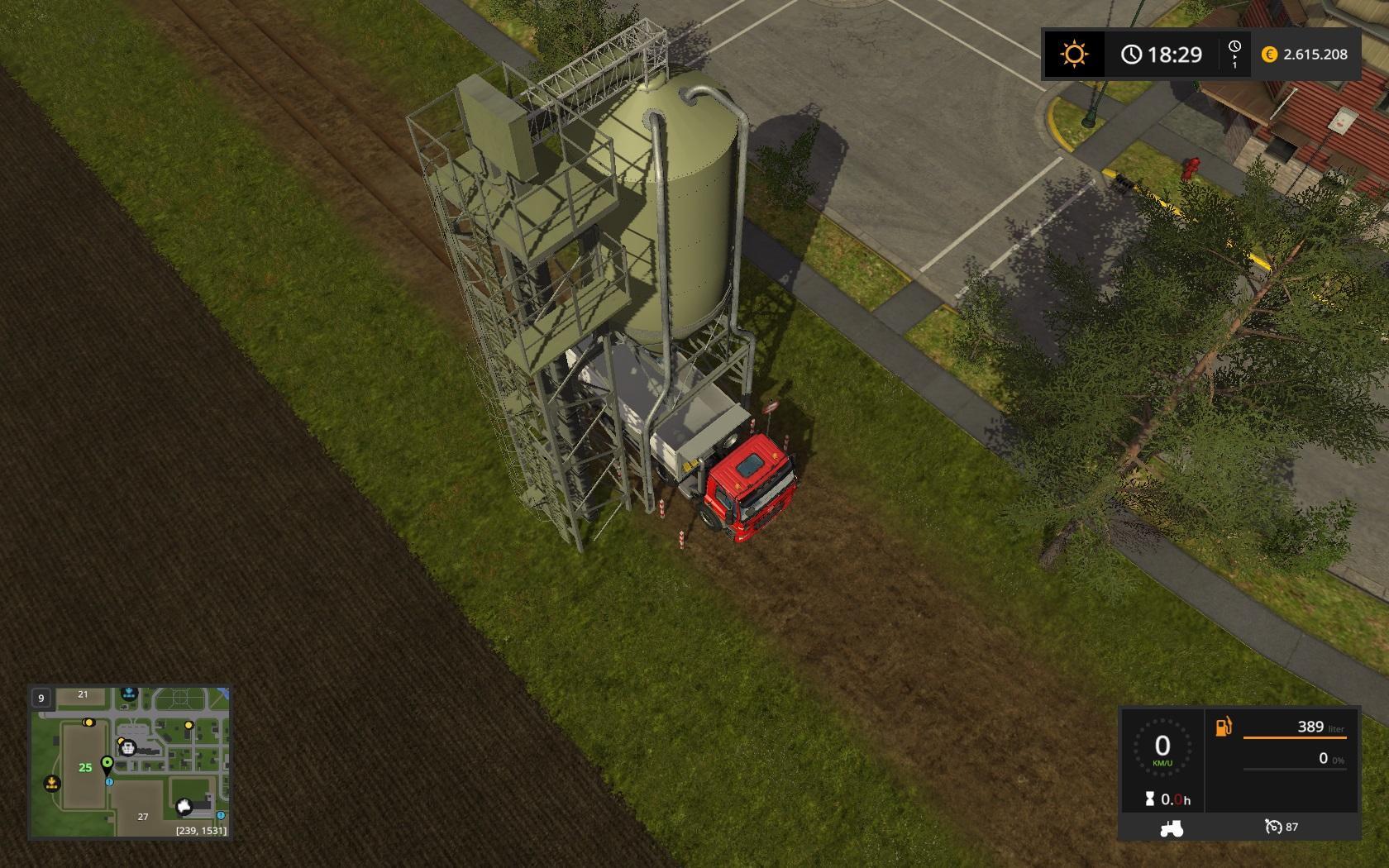The height and width of the screenshot is (868, 1389).
Task: Click the shop basket marker on minimap
Action: (x=128, y=748)
